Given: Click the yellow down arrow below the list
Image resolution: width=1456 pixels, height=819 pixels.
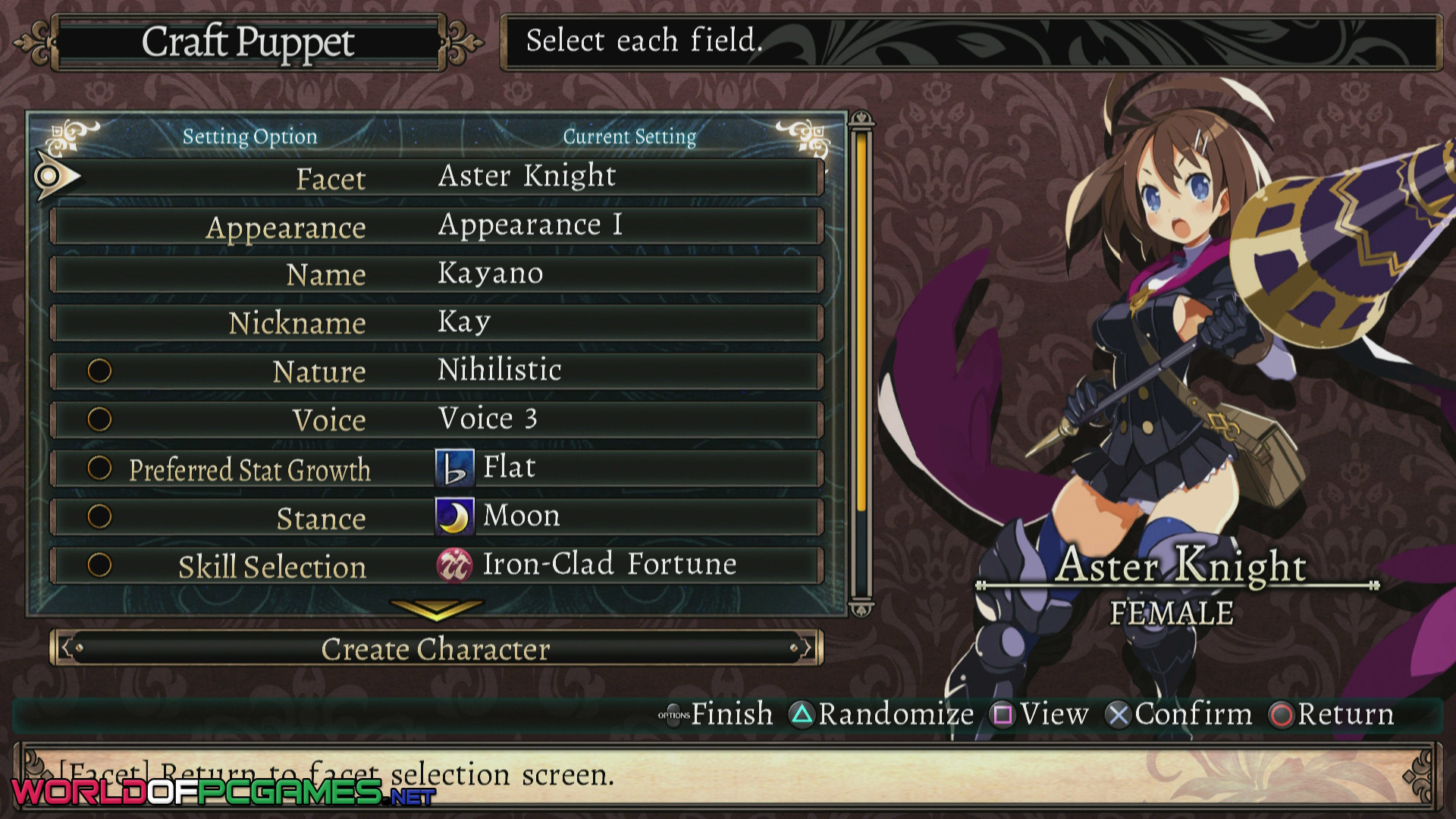Looking at the screenshot, I should [436, 608].
